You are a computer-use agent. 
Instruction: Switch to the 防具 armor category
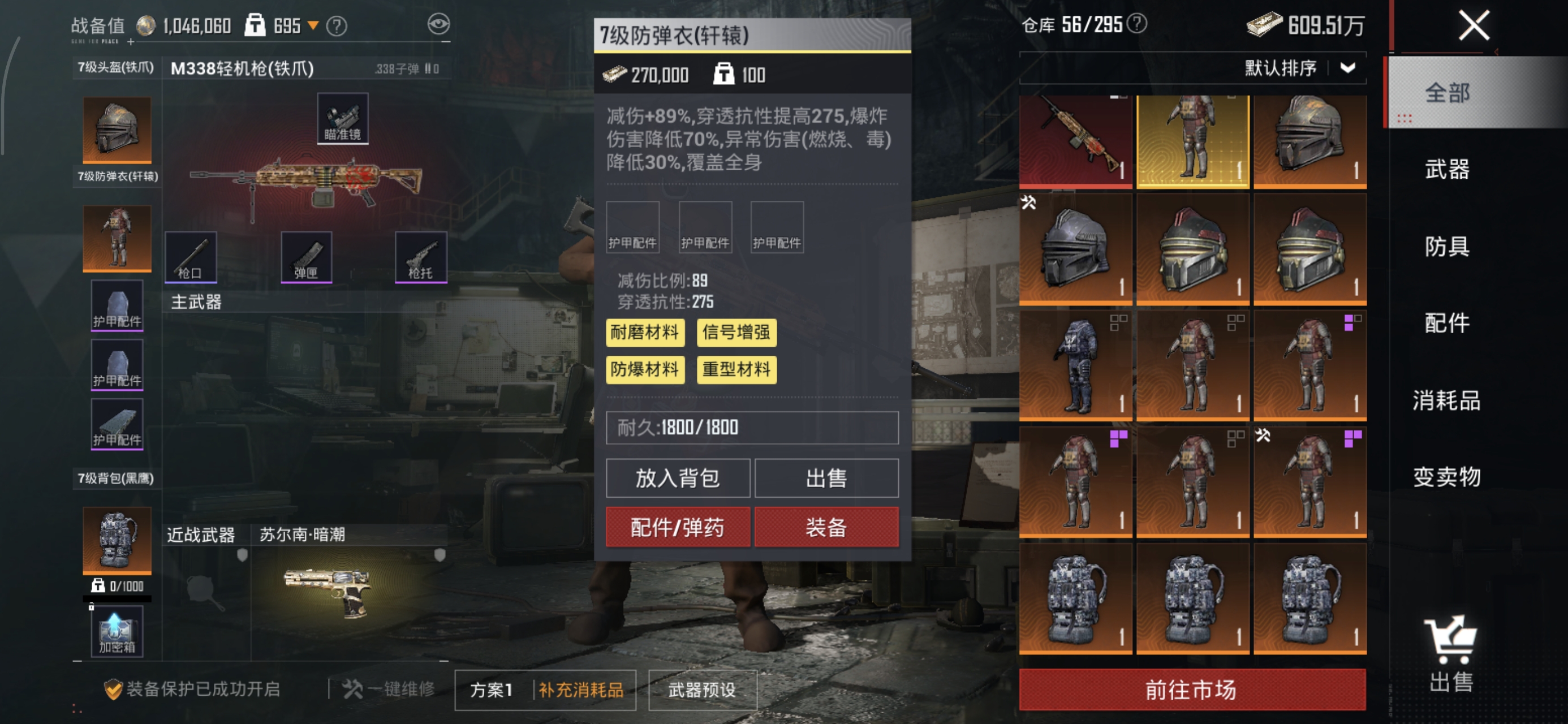1447,247
